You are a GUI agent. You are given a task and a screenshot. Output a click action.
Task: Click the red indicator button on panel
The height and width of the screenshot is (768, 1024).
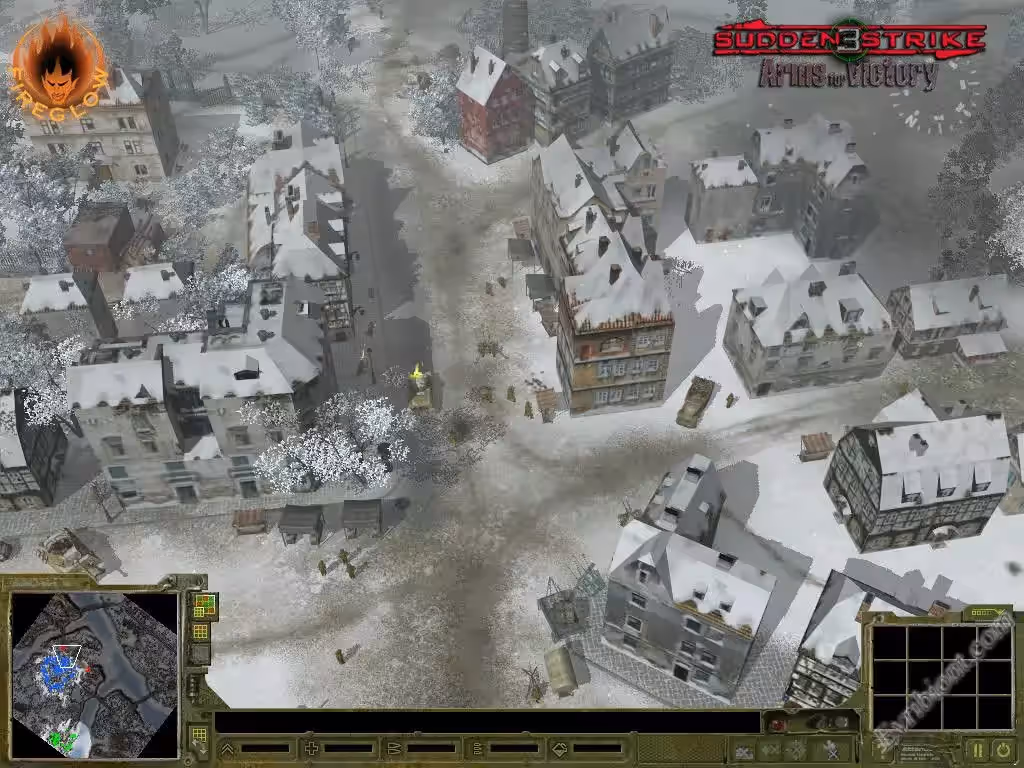click(x=776, y=723)
